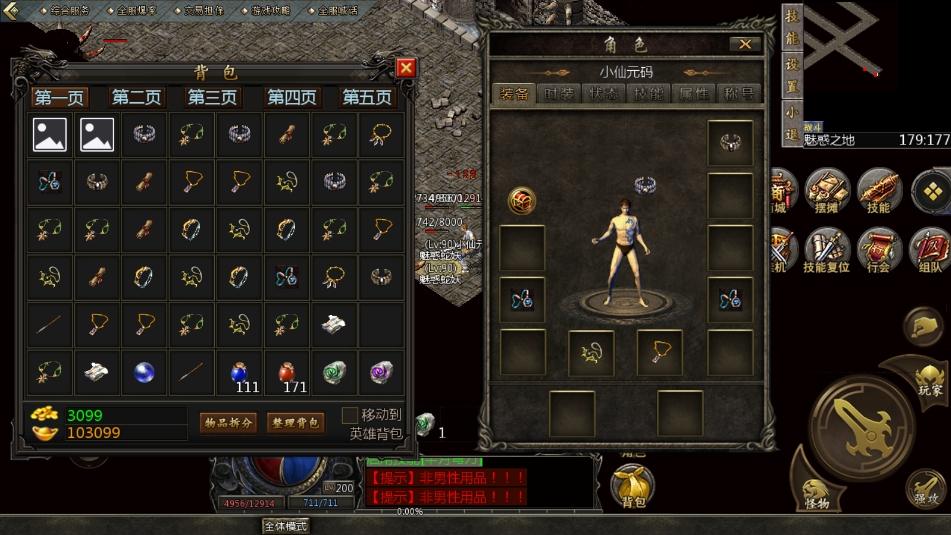Image resolution: width=951 pixels, height=535 pixels.
Task: Open 综合服务 in the top menu bar
Action: [x=68, y=10]
